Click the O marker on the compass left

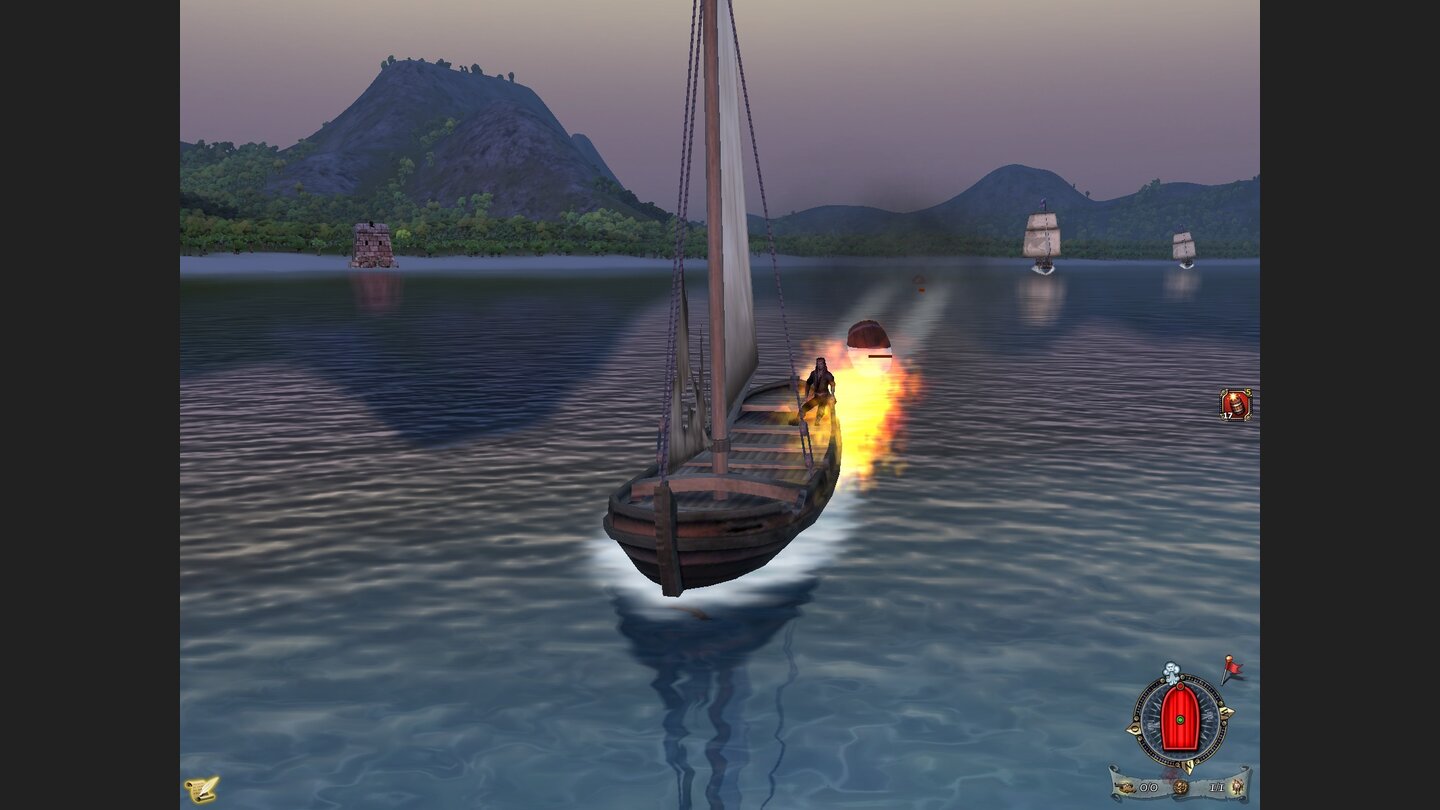[x=1134, y=728]
